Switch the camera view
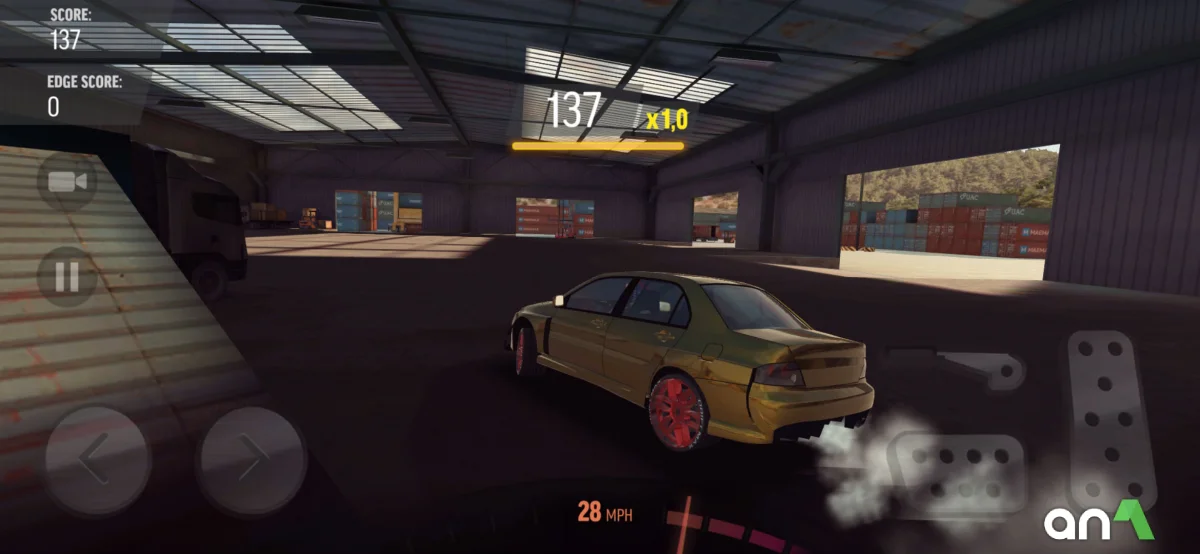Screen dimensions: 1200x554 (67, 182)
